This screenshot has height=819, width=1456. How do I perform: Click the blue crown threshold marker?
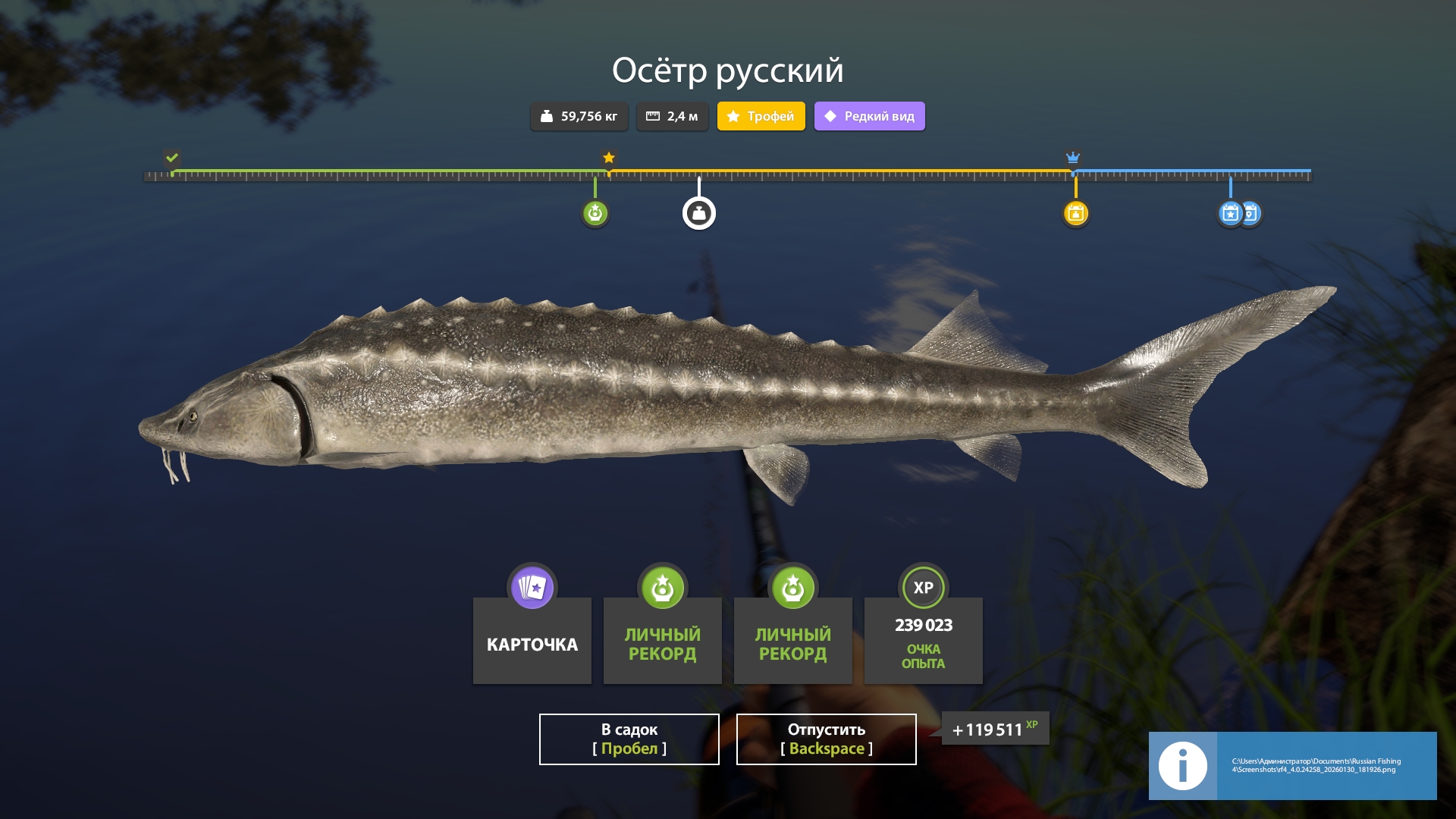[x=1072, y=158]
